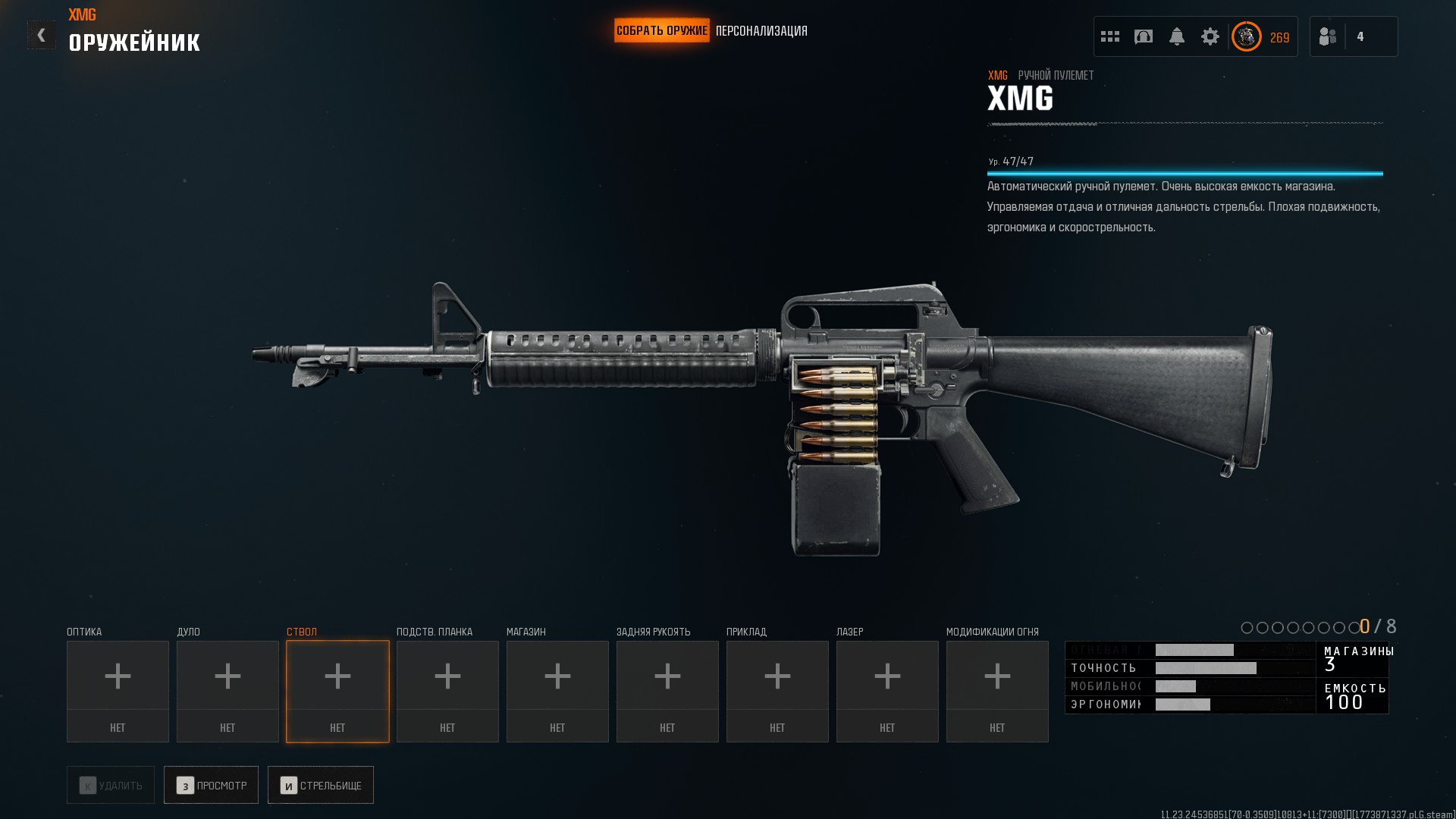The width and height of the screenshot is (1456, 819).
Task: Select the Дуло attachment slot
Action: click(x=227, y=691)
